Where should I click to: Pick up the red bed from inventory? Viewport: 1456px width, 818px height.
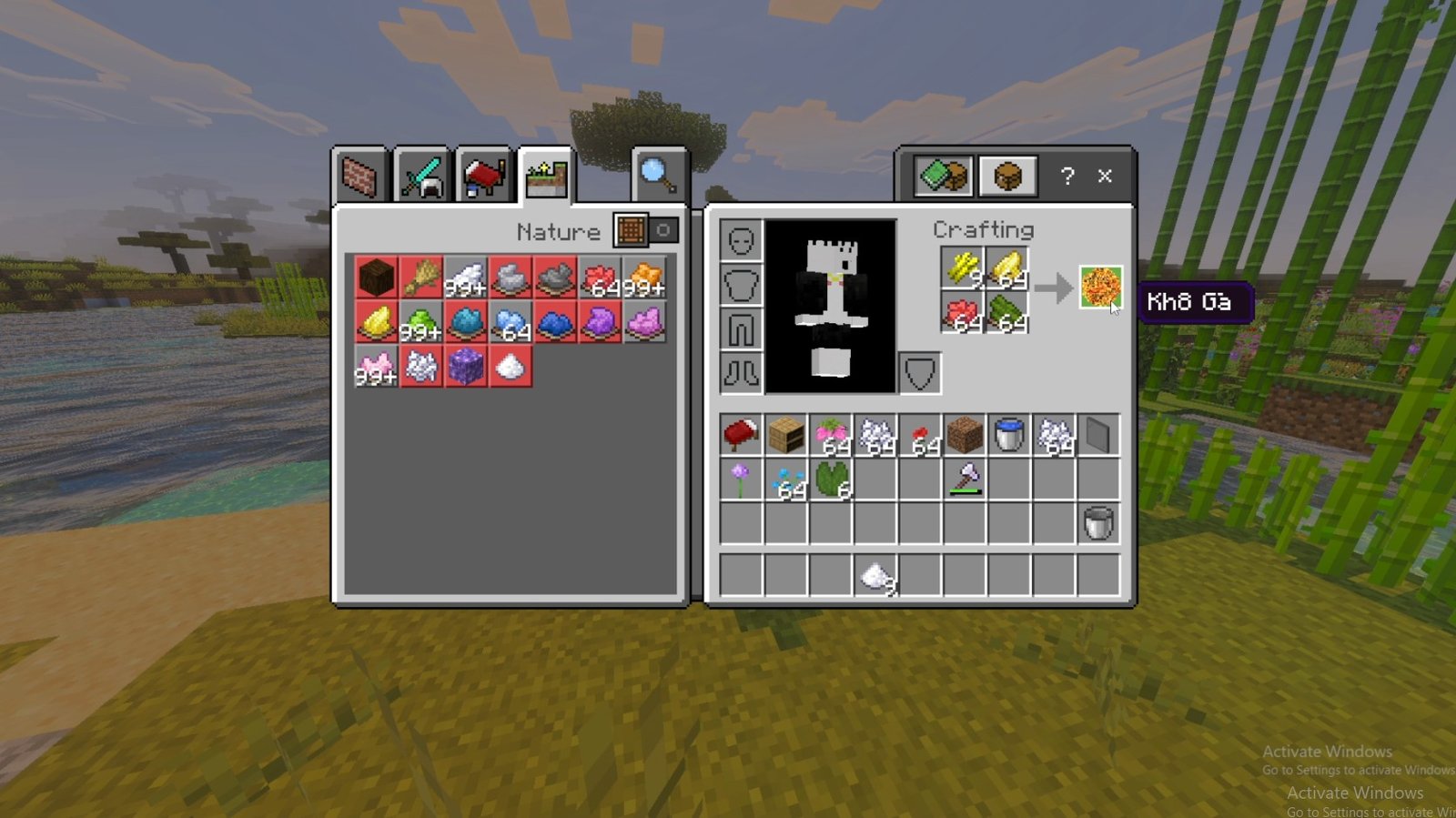tap(741, 435)
